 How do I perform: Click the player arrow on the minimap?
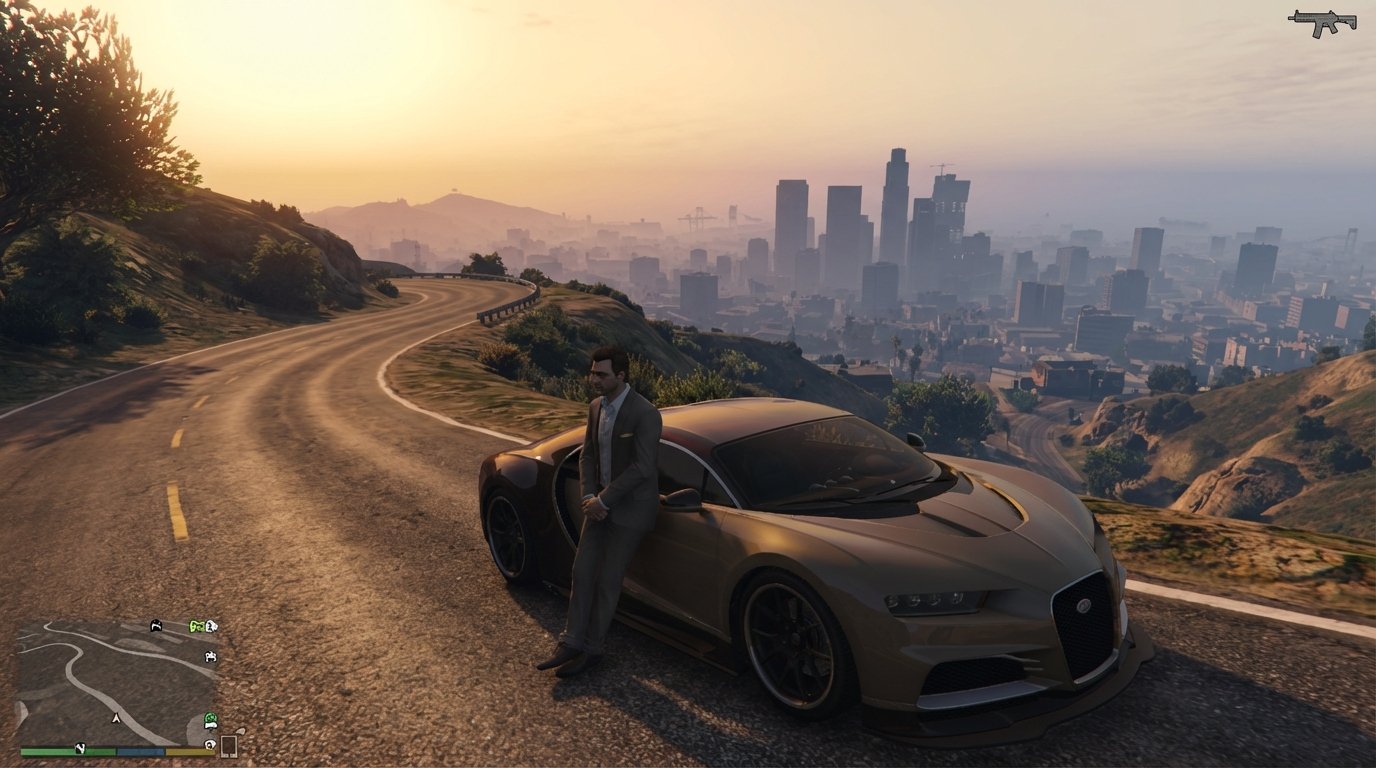116,718
